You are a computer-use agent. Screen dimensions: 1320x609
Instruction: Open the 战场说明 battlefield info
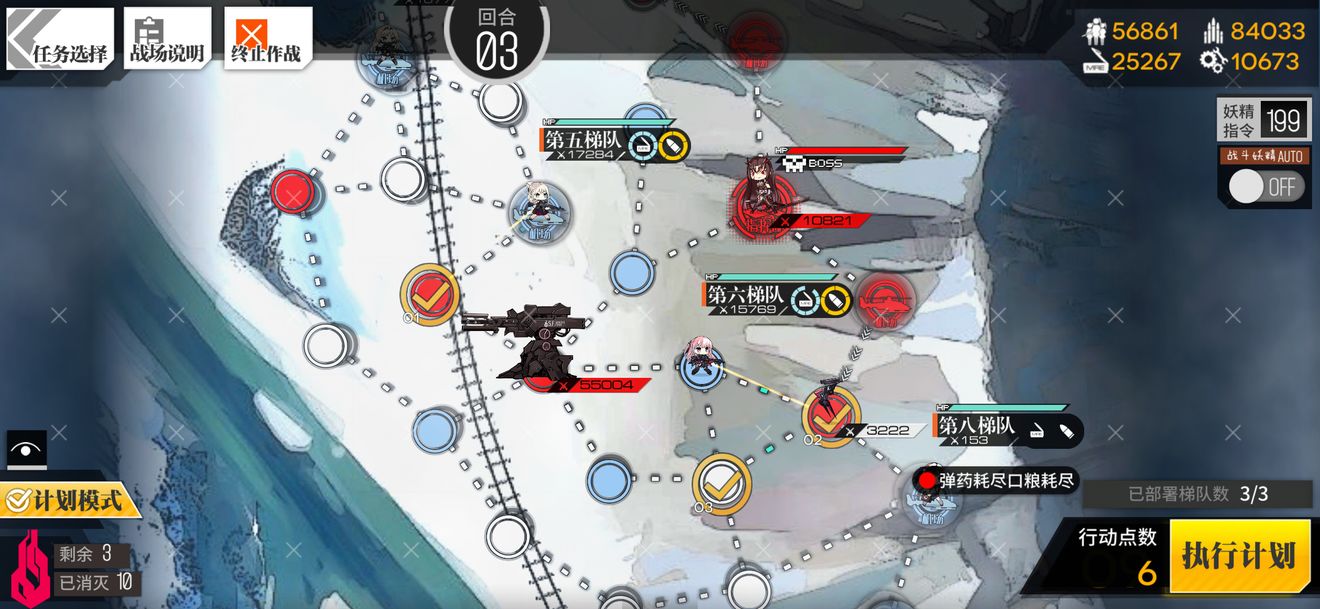tap(167, 40)
